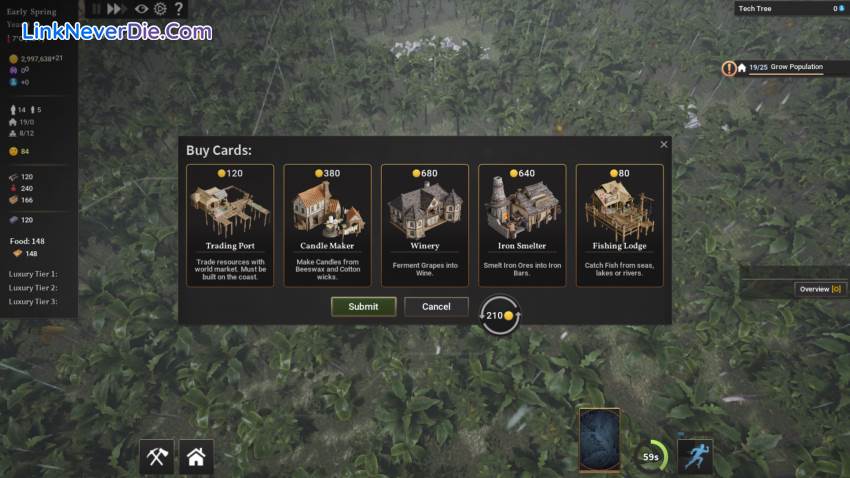The image size is (850, 478).
Task: Choose the Candle Maker card
Action: click(327, 225)
